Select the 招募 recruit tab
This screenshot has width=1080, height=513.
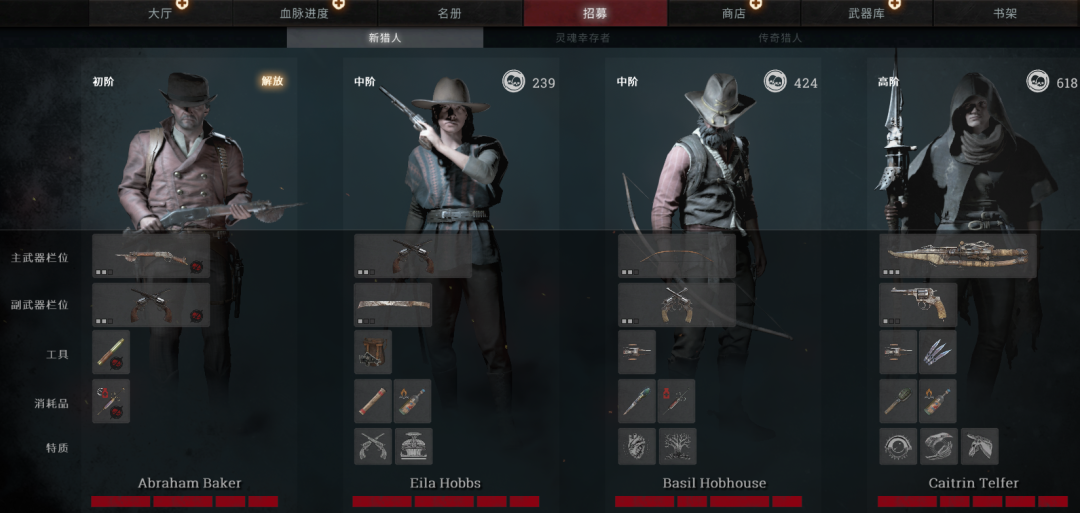pos(595,13)
